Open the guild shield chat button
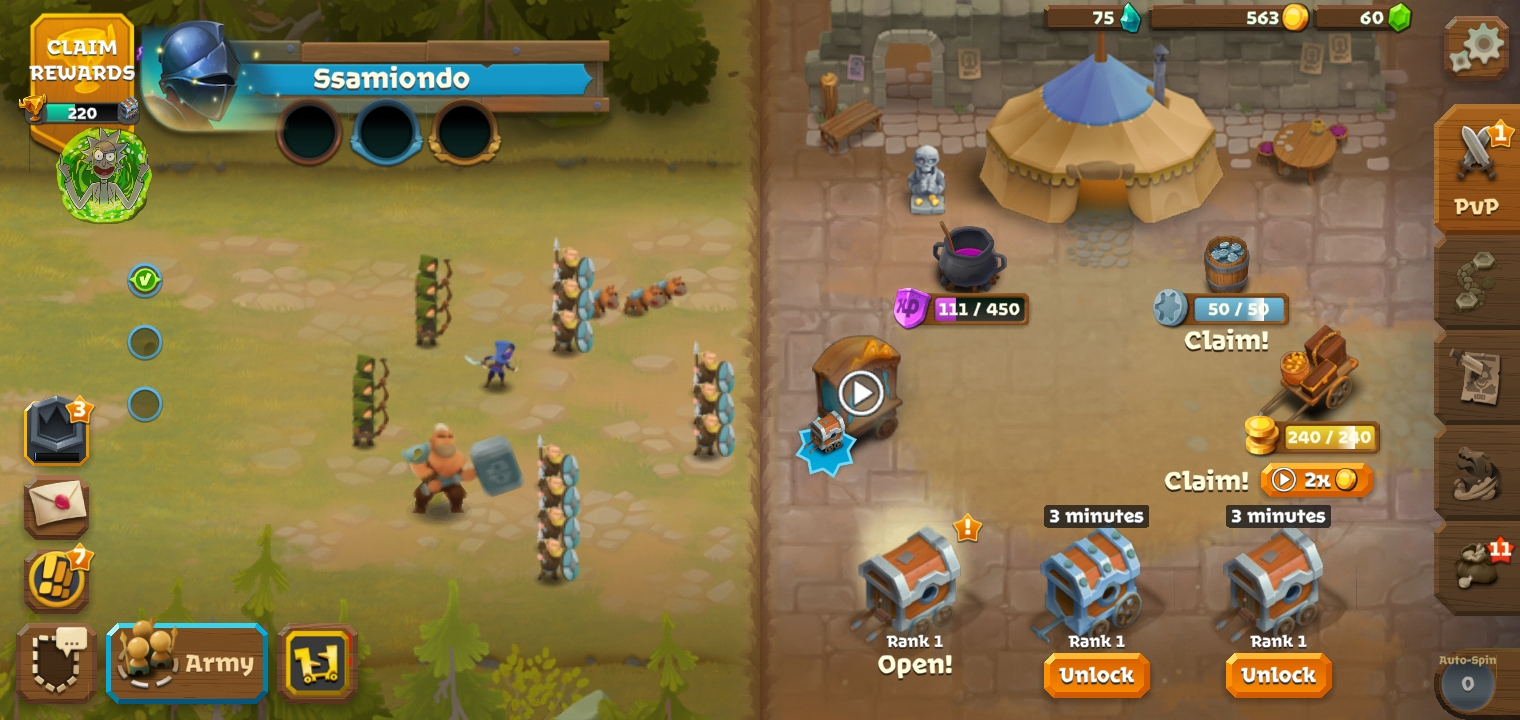 click(x=56, y=661)
